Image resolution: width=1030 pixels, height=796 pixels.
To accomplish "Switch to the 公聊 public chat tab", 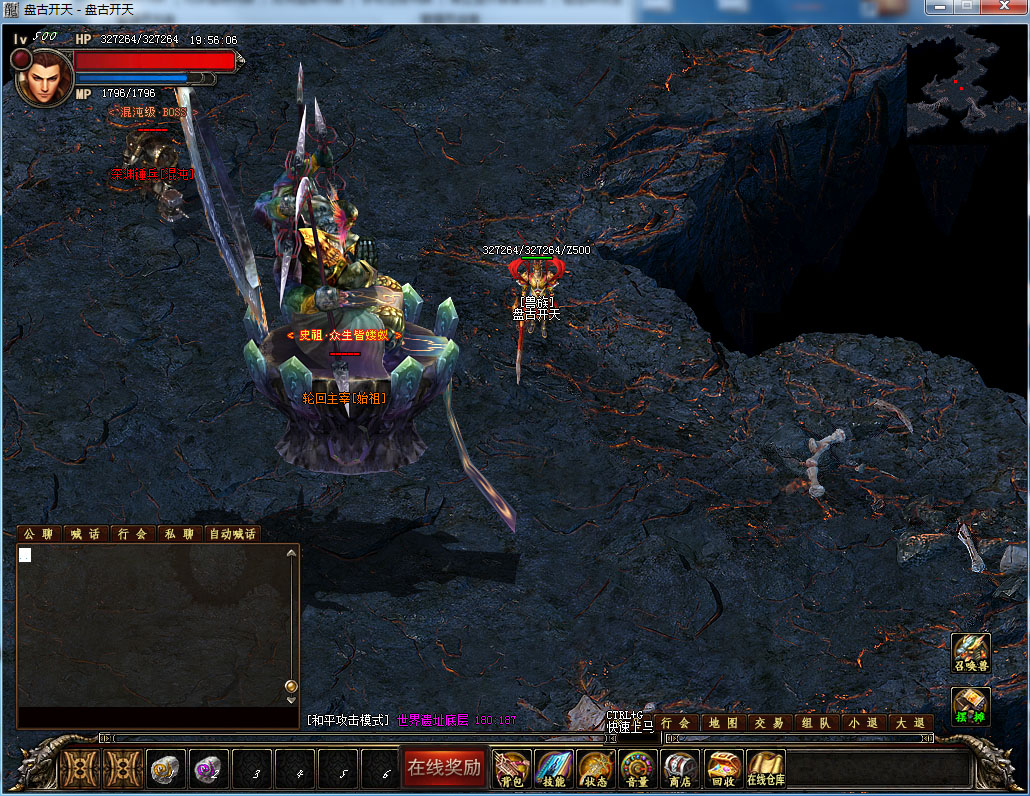I will pyautogui.click(x=38, y=534).
